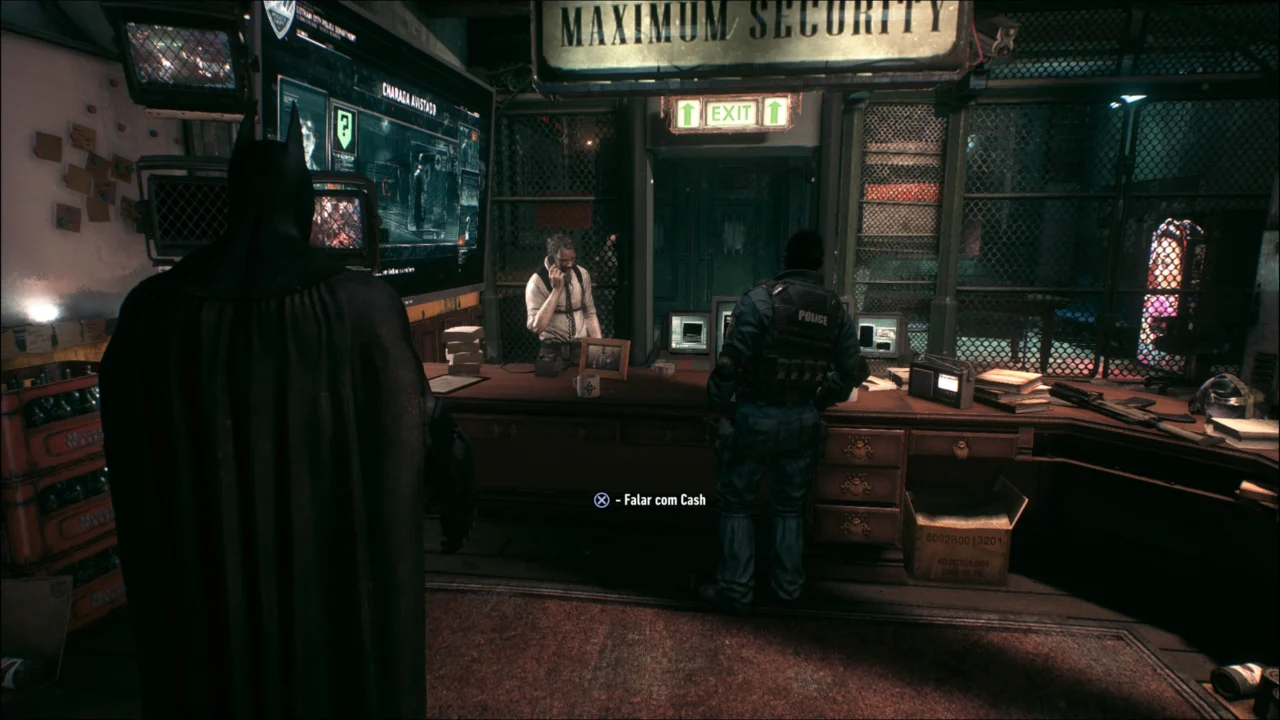Image resolution: width=1280 pixels, height=720 pixels.
Task: Click the Riddler question mark trophy icon
Action: [x=344, y=131]
